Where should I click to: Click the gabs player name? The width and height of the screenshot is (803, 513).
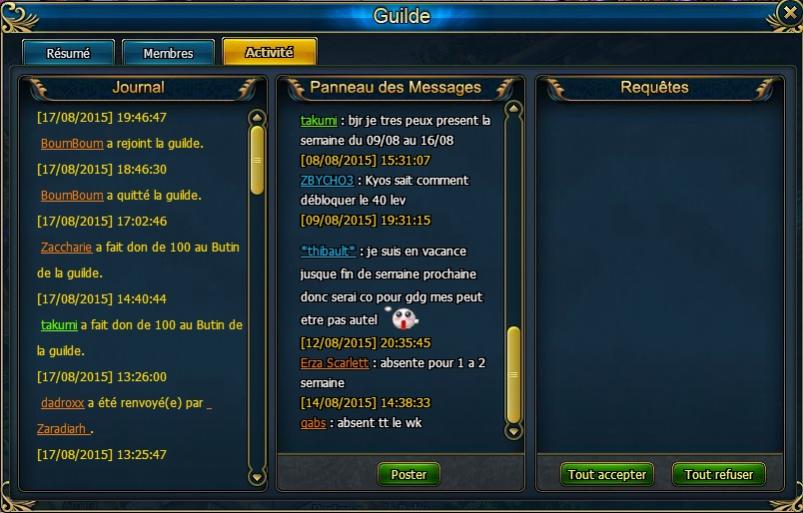(x=313, y=423)
